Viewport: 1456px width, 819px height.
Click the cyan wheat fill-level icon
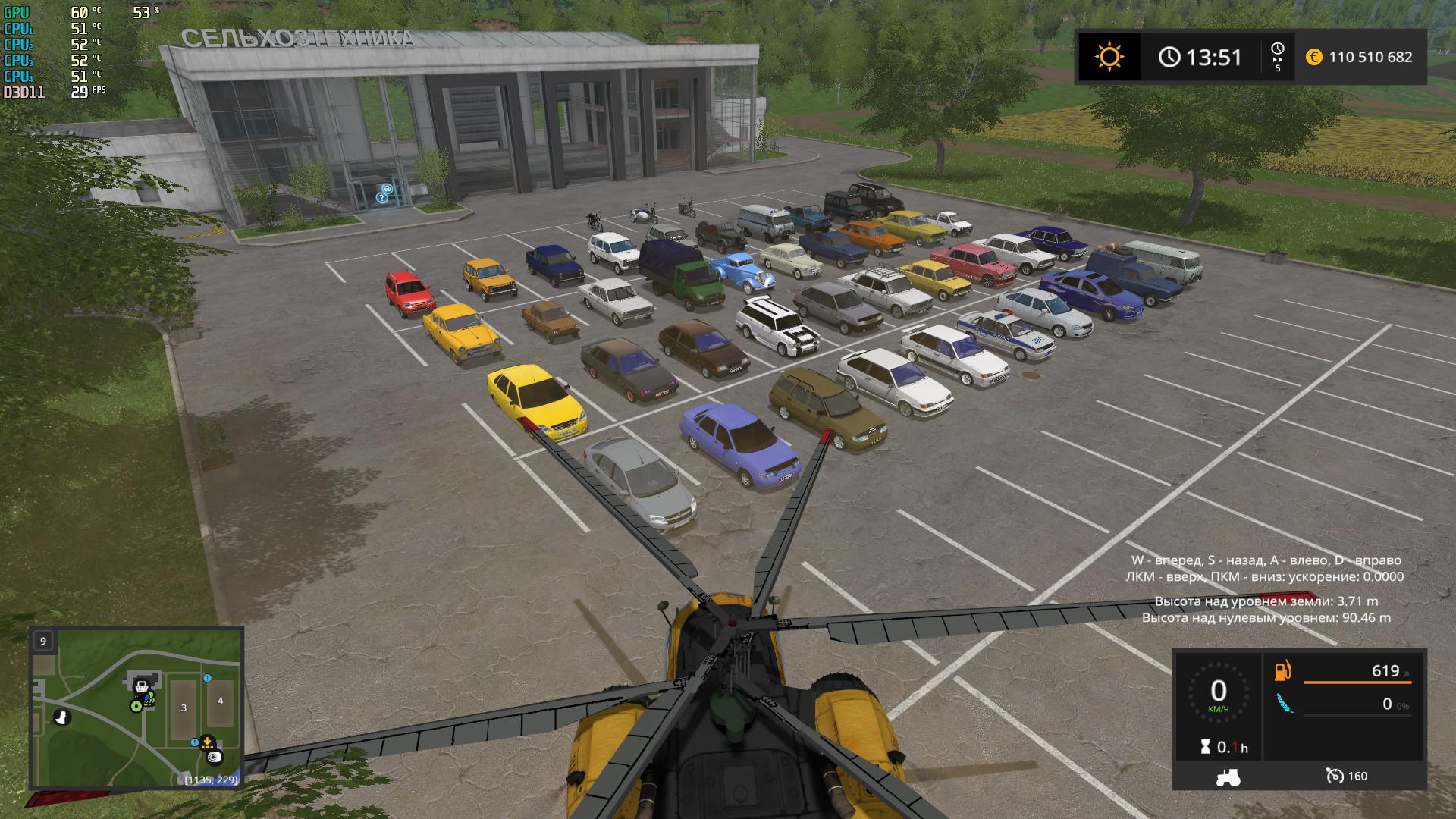pos(1283,704)
